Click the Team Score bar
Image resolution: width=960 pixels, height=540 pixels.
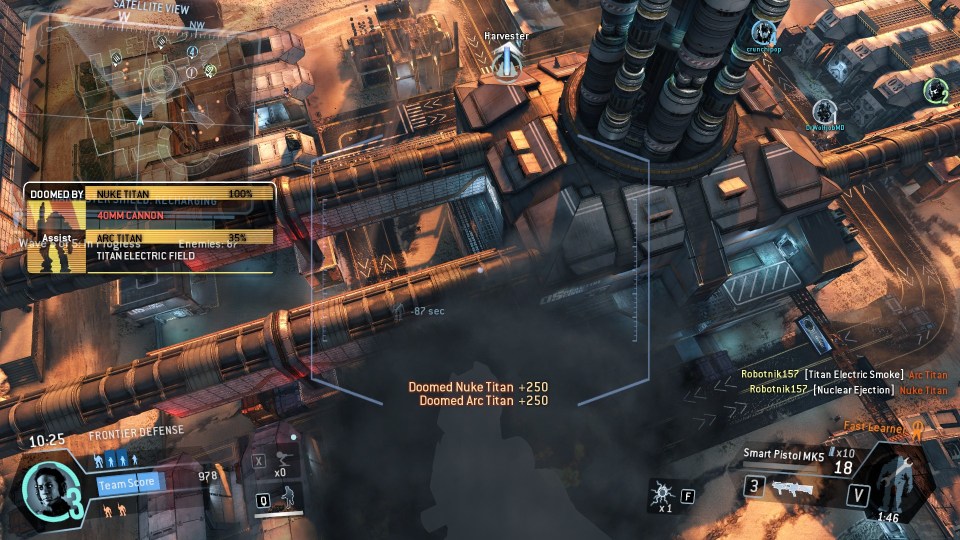pos(128,484)
